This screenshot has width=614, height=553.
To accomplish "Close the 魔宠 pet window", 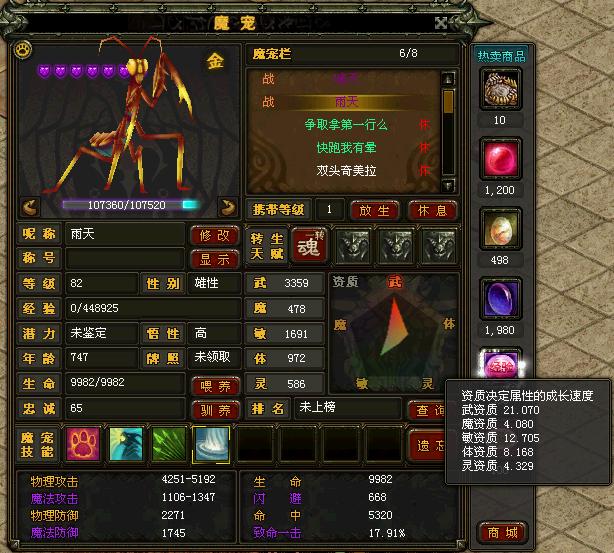I will pyautogui.click(x=441, y=21).
